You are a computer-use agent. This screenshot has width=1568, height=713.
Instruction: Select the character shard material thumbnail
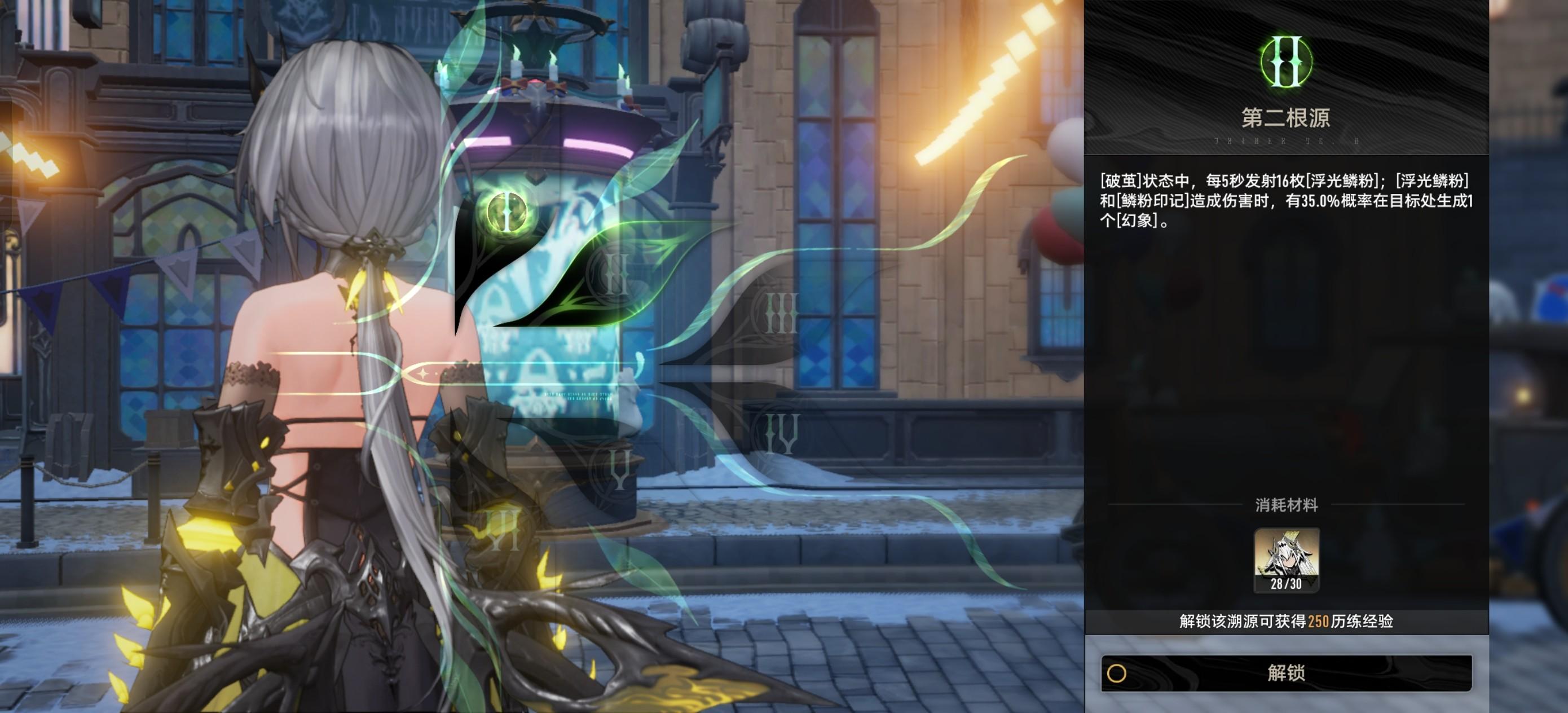[1286, 559]
